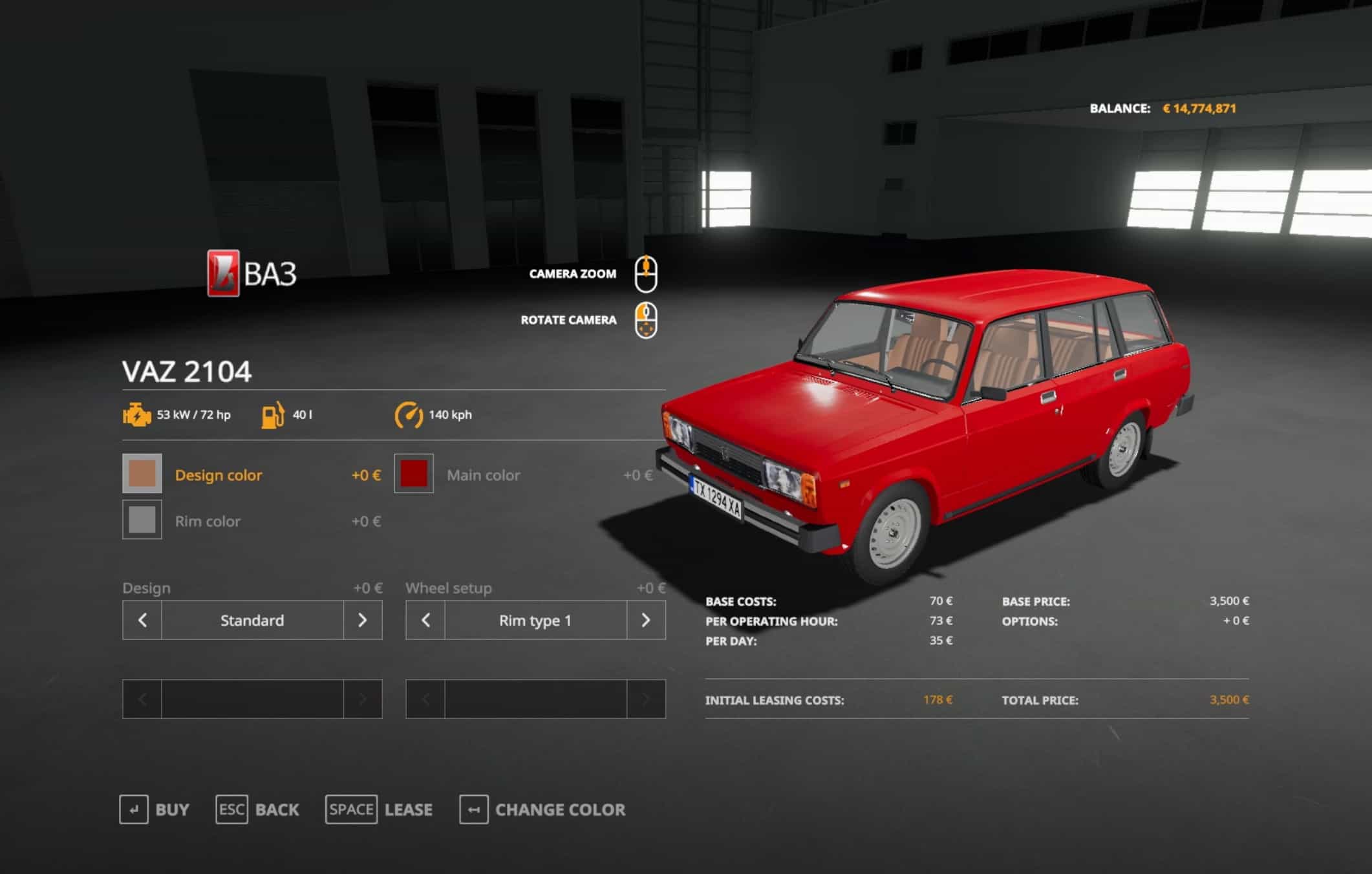The height and width of the screenshot is (874, 1372).
Task: Advance to next Wheel setup option
Action: [x=646, y=621]
